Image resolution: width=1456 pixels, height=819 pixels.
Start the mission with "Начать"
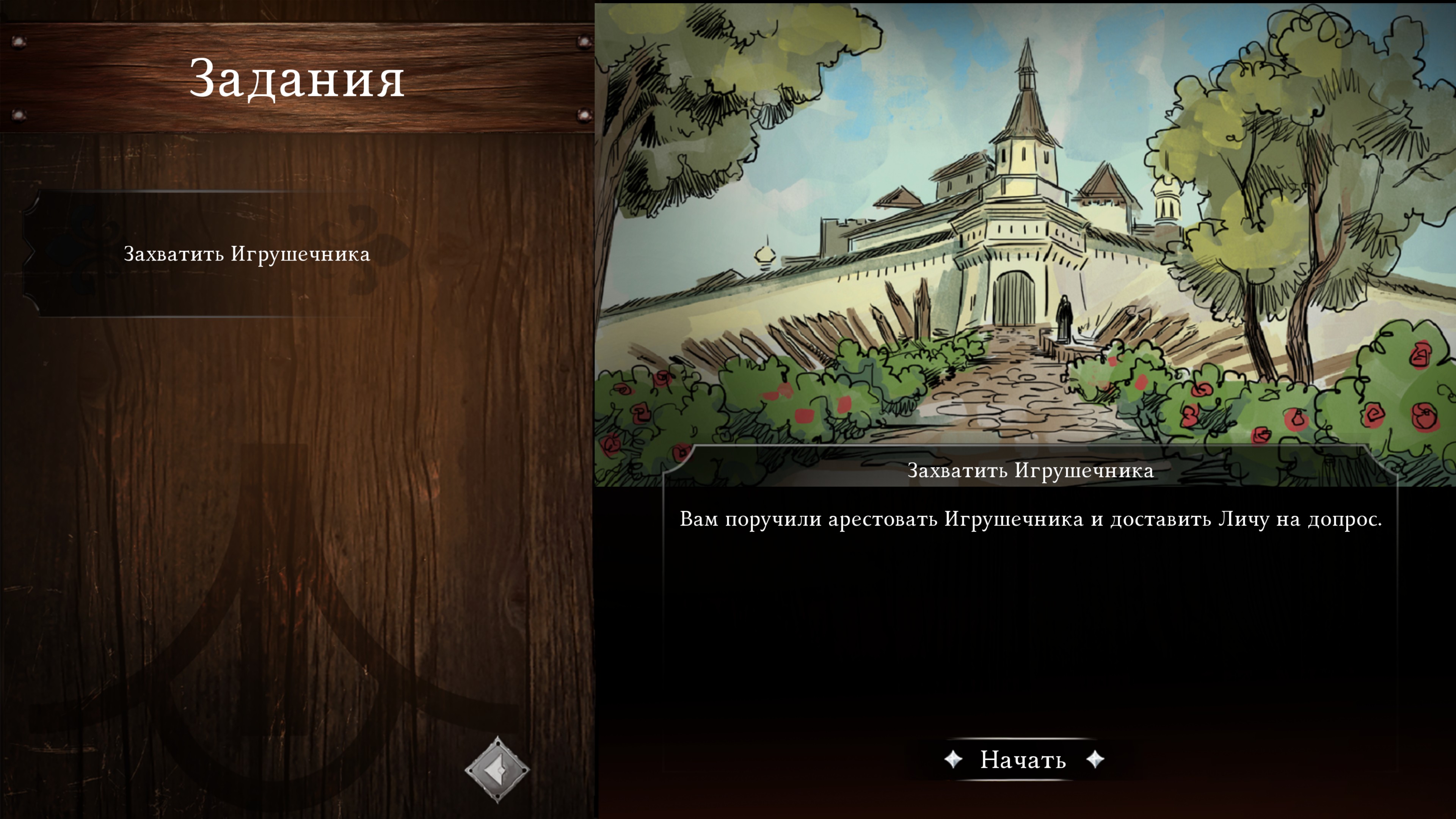[1023, 759]
